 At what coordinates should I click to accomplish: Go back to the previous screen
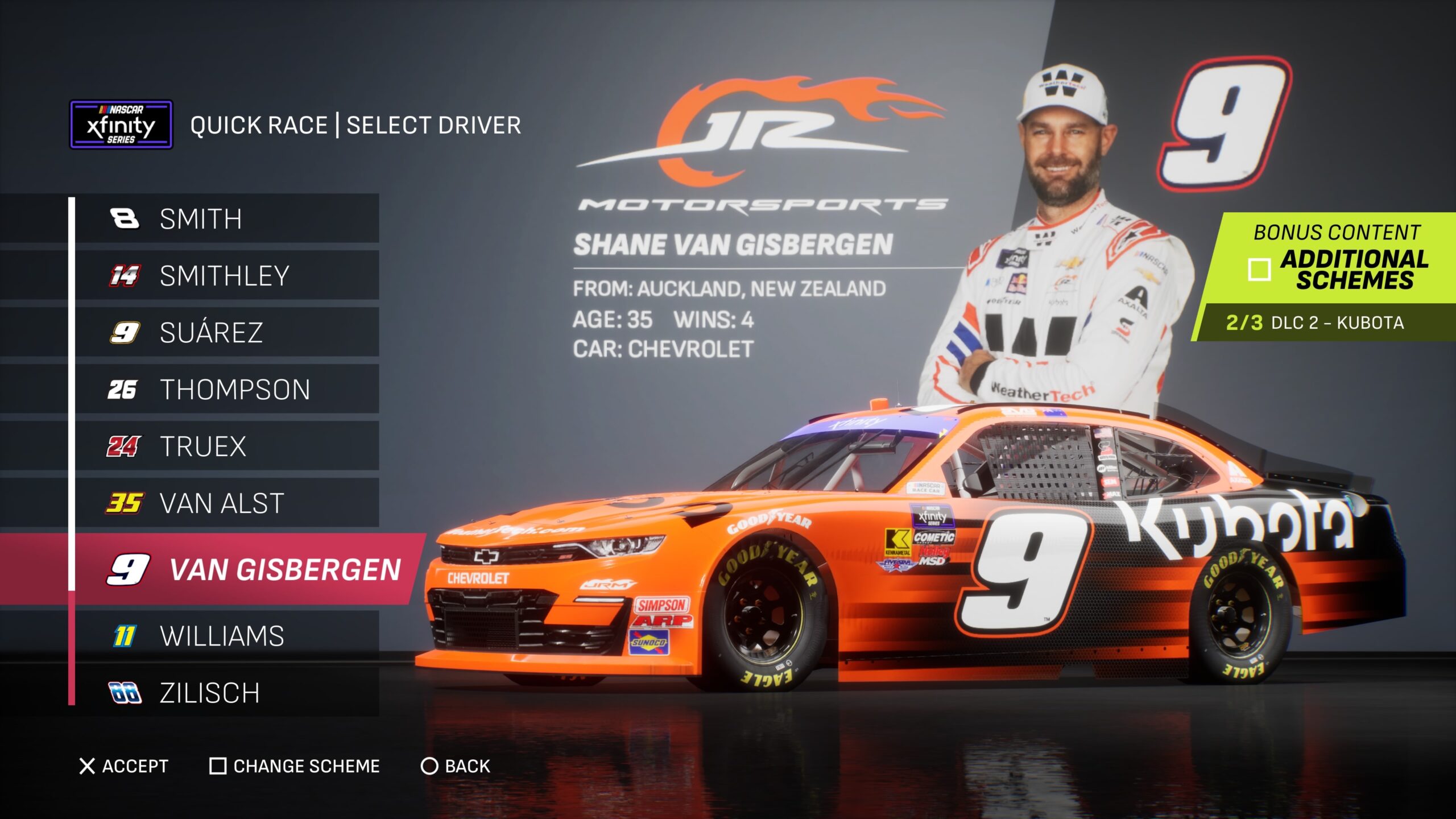click(x=455, y=766)
